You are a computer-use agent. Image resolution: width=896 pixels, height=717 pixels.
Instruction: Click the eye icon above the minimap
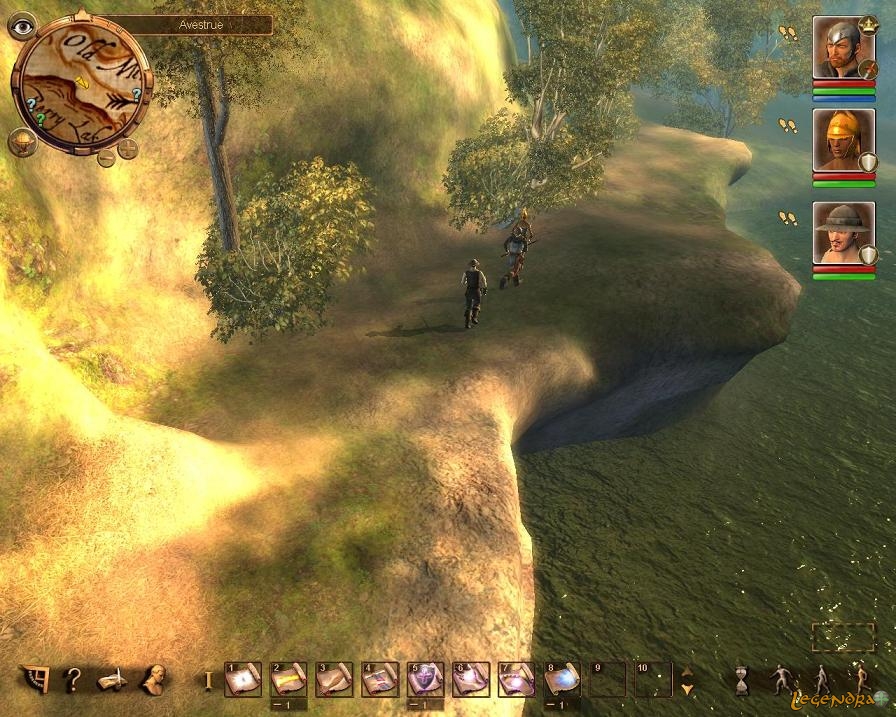coord(21,25)
